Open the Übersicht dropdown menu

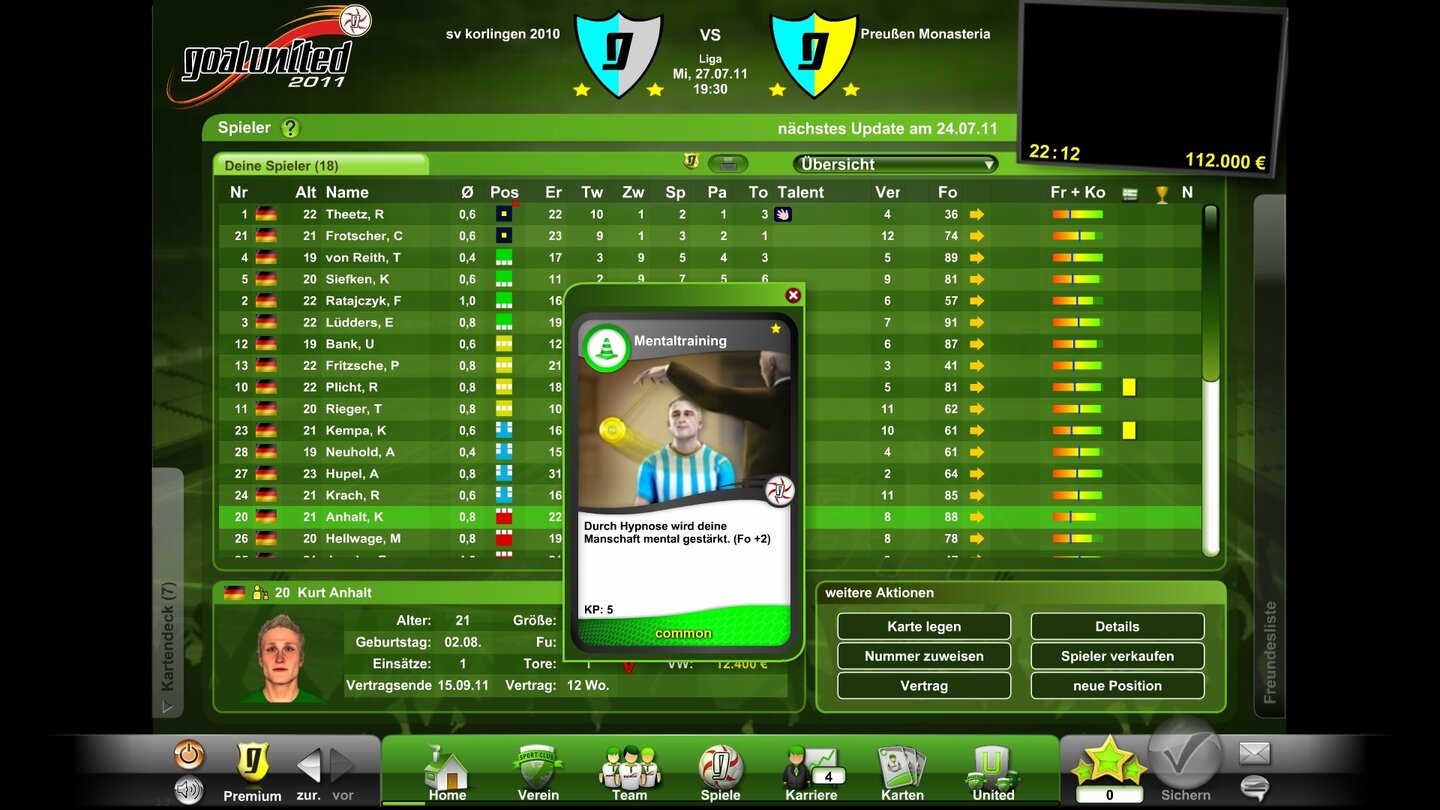point(893,163)
